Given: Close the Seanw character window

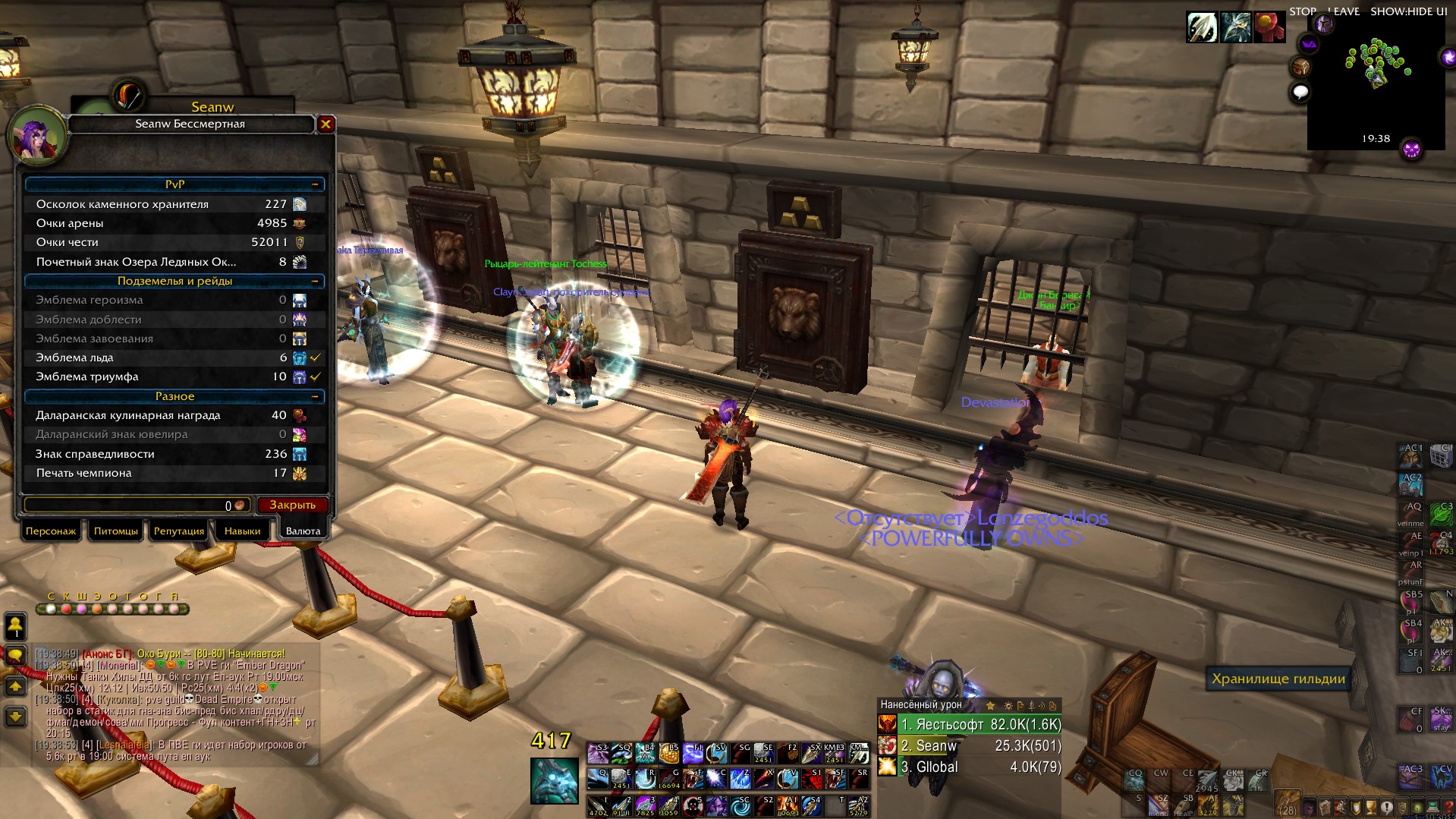Looking at the screenshot, I should click(325, 124).
